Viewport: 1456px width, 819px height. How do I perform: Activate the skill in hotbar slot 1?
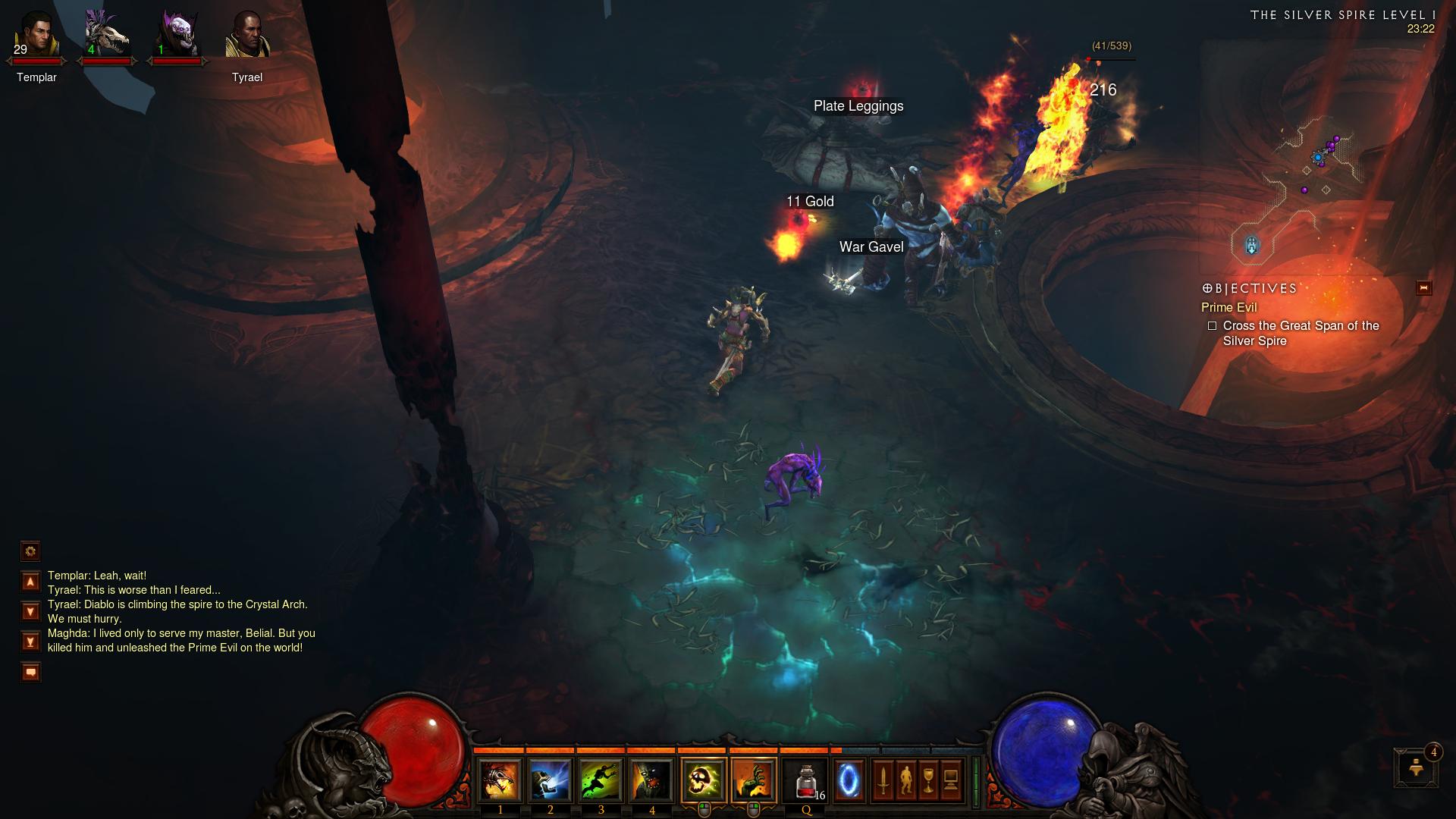[500, 780]
